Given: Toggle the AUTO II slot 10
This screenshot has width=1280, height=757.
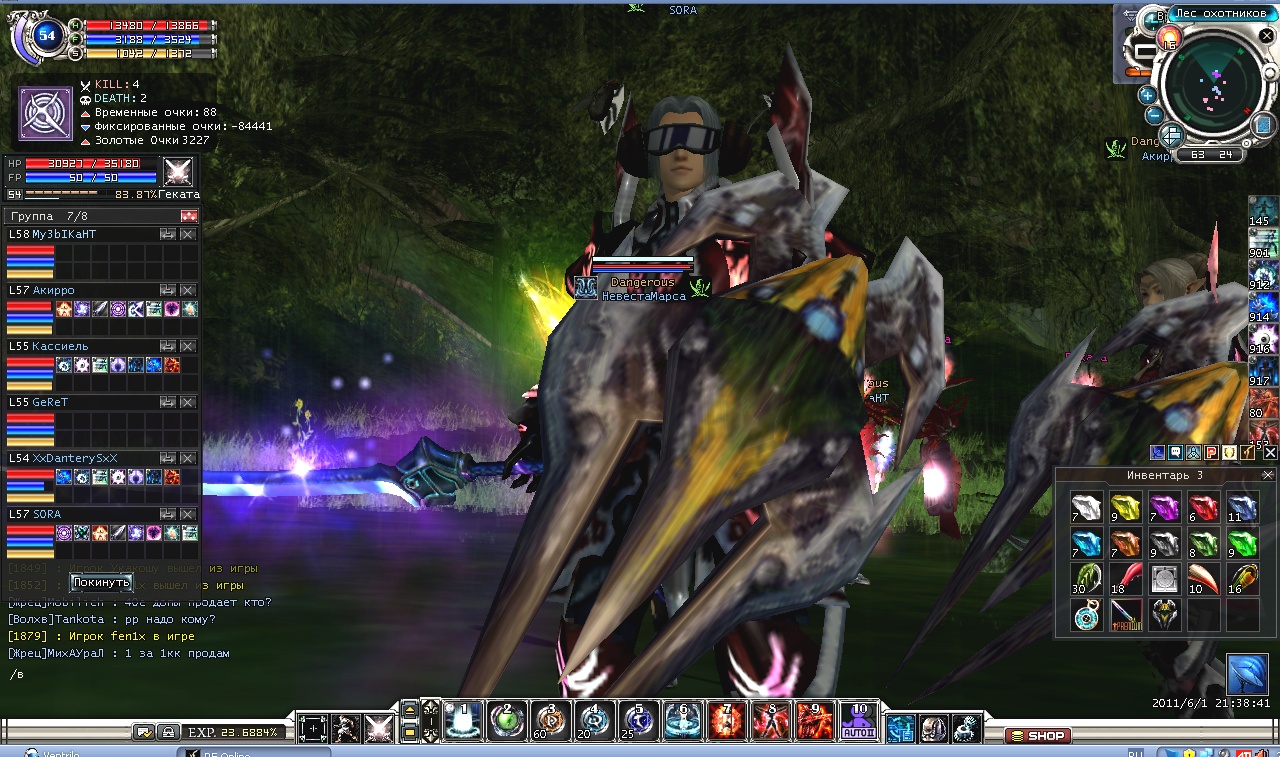Looking at the screenshot, I should coord(858,721).
